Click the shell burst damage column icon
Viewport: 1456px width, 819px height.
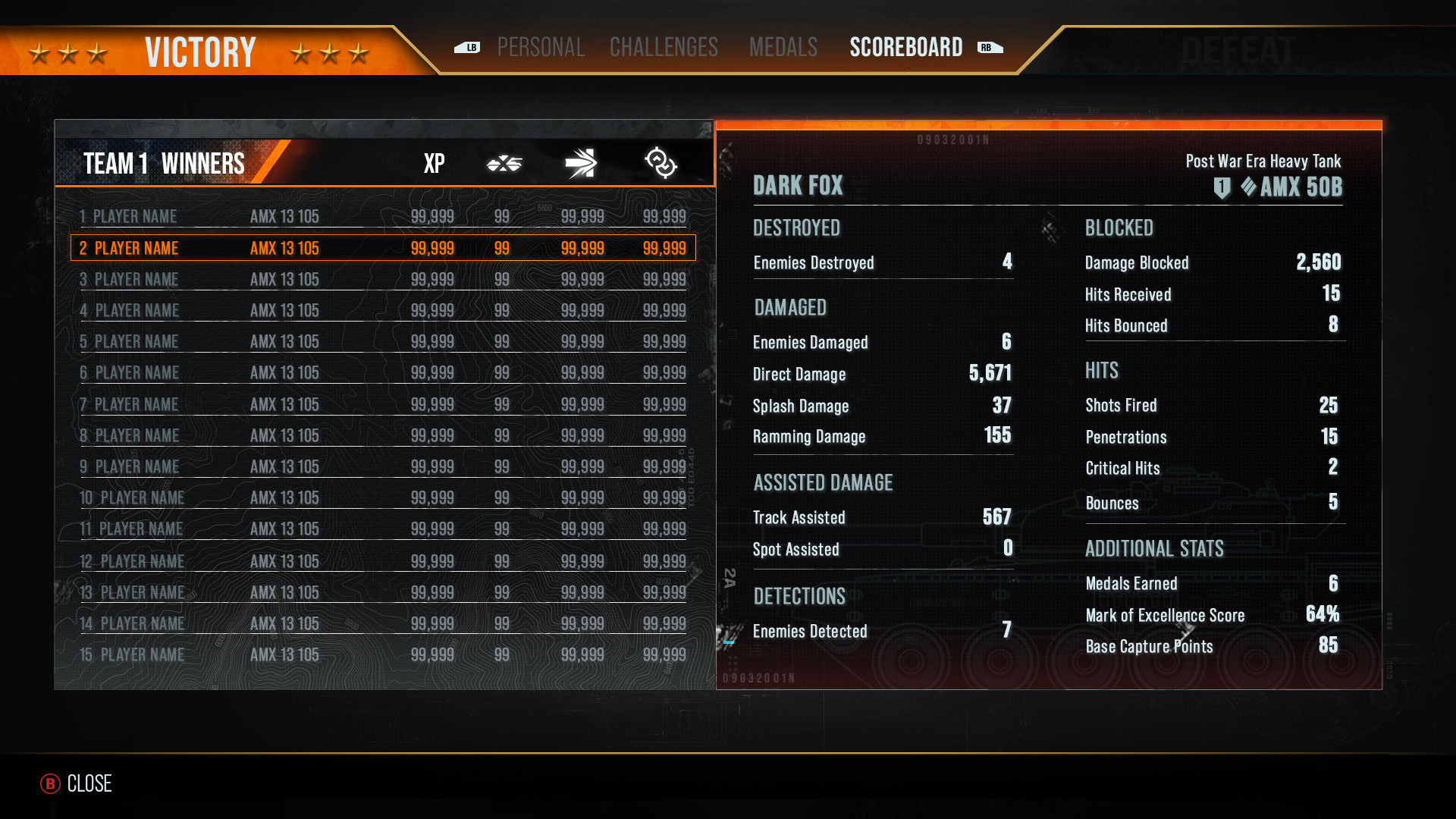(581, 164)
